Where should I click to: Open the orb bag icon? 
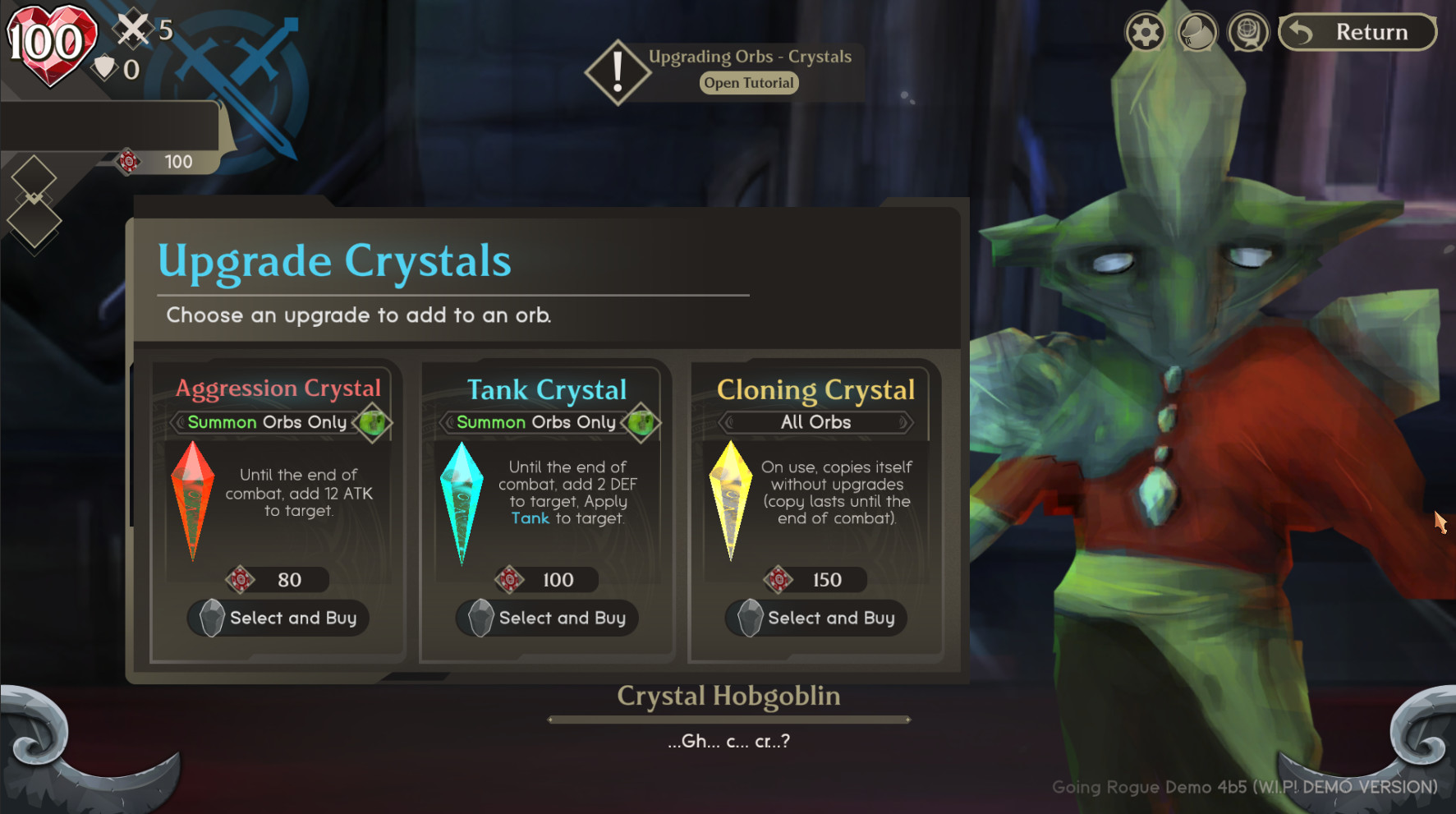pyautogui.click(x=1196, y=34)
